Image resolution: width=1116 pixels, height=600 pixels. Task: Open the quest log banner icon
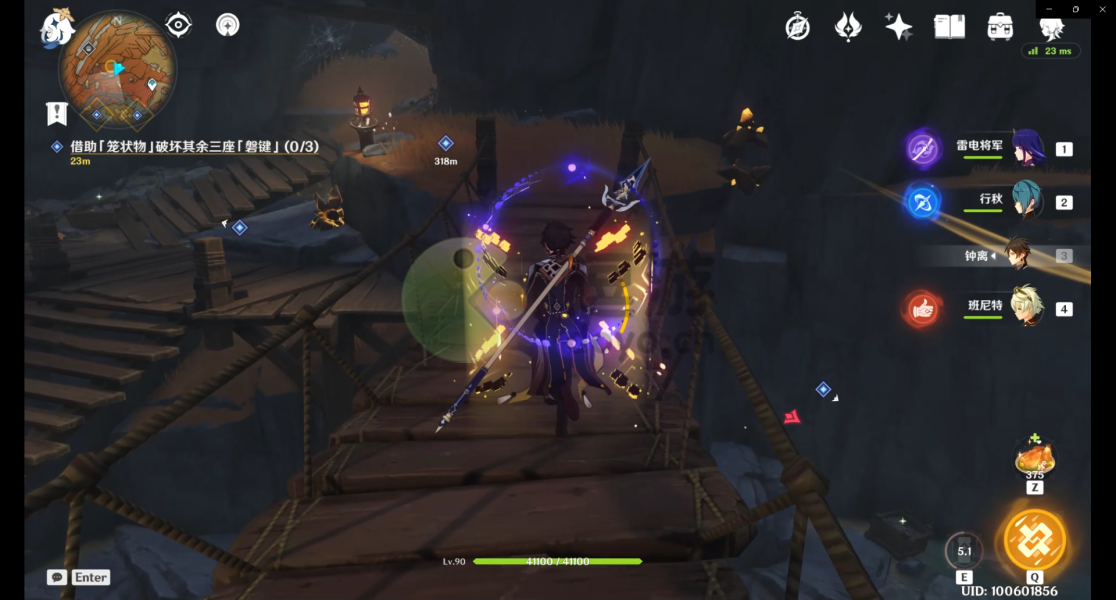coord(56,113)
